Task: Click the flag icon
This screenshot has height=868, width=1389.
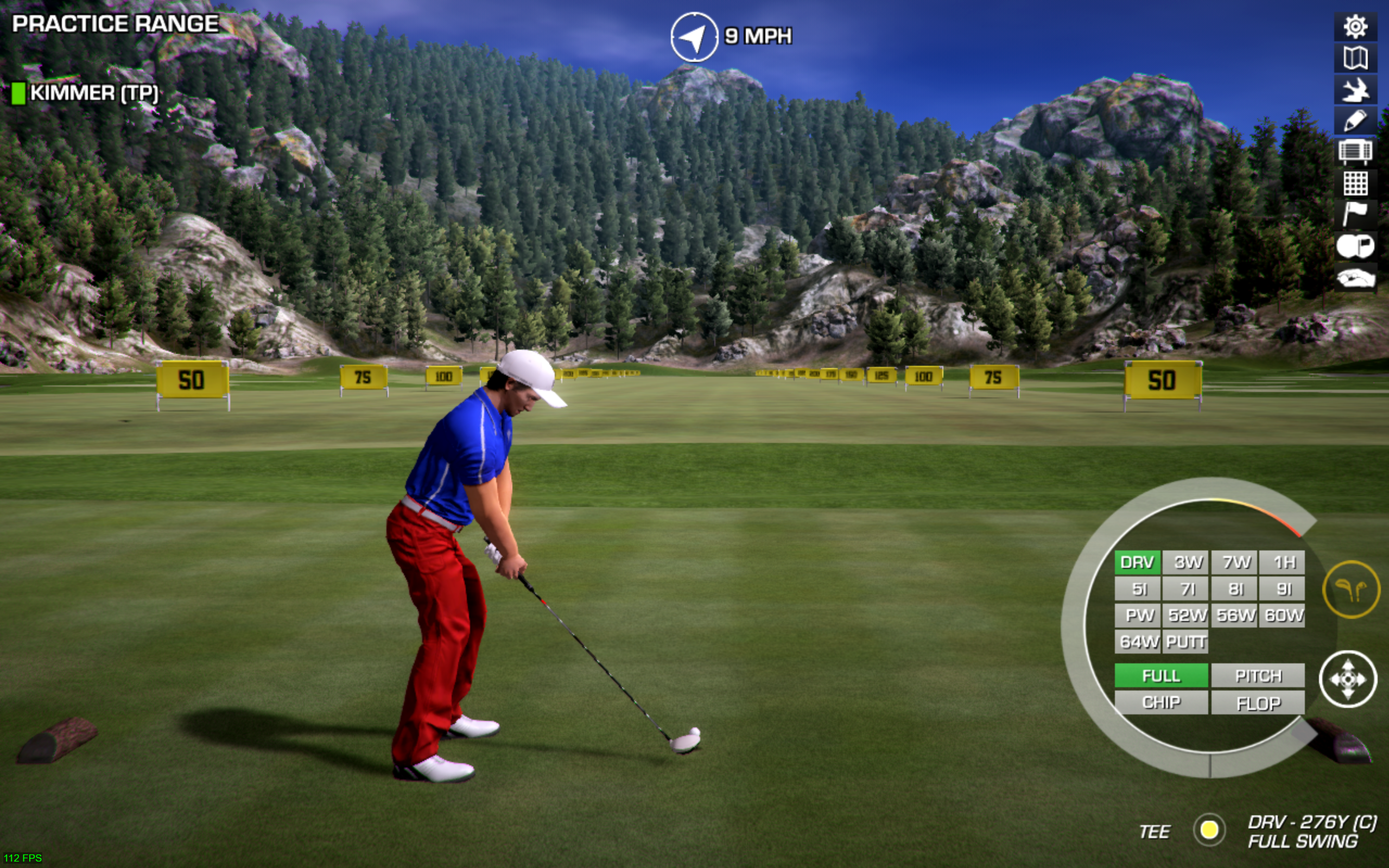Action: click(x=1355, y=214)
